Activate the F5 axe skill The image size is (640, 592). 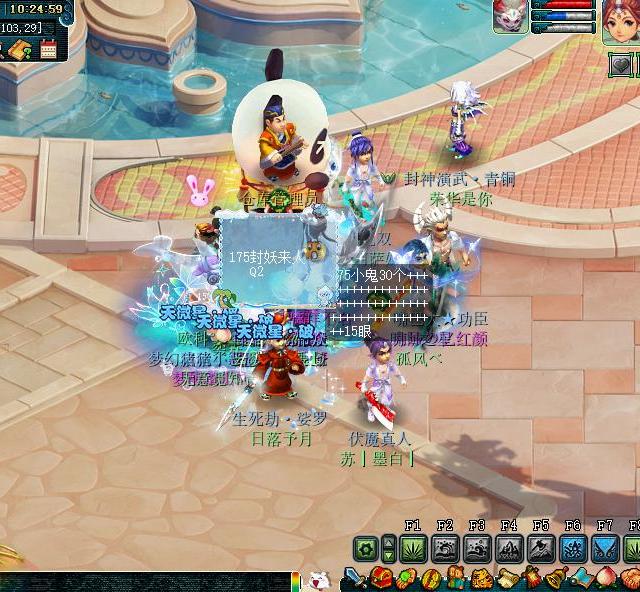[541, 549]
